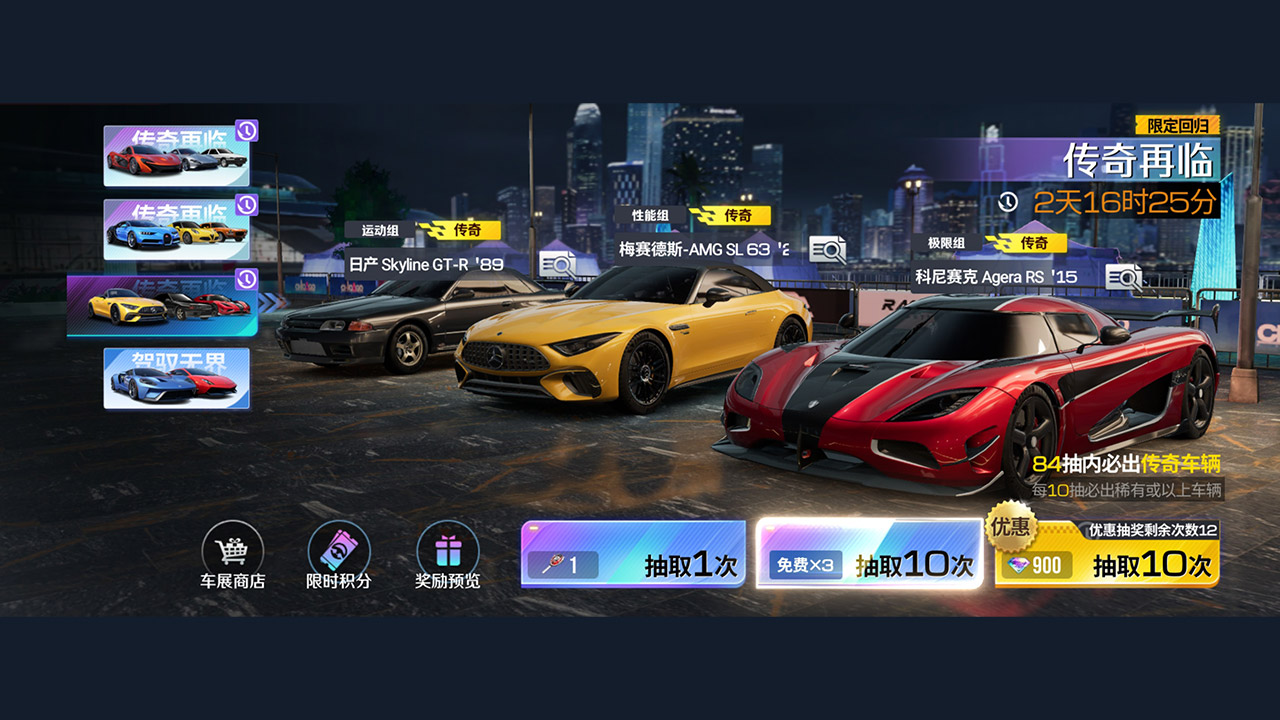
Task: Open the 车展商店 store
Action: click(232, 552)
